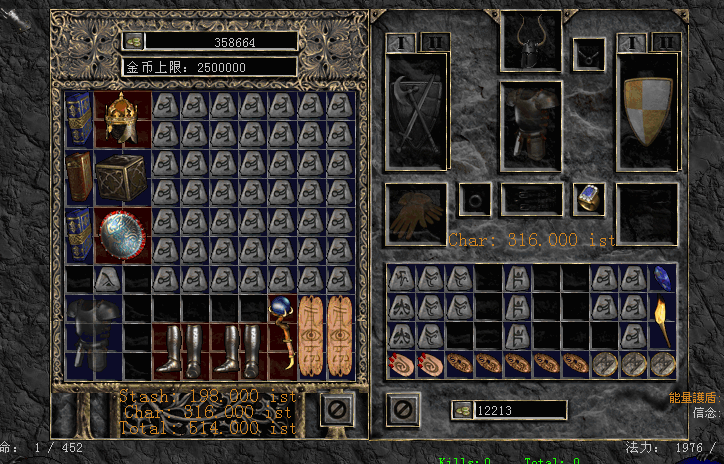Image resolution: width=724 pixels, height=464 pixels.
Task: Click the stash gold withdraw button
Action: click(134, 42)
